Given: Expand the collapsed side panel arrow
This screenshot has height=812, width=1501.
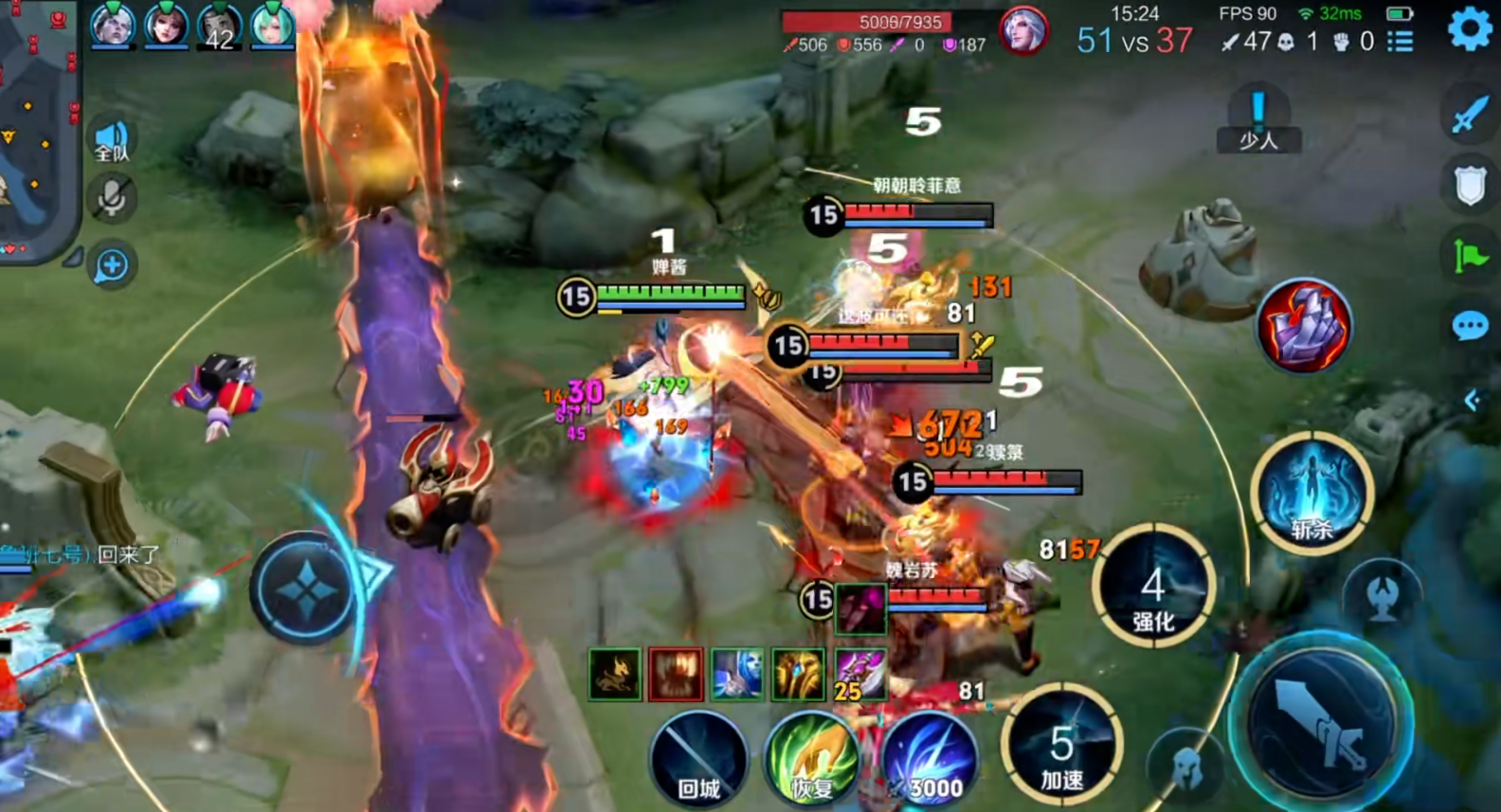Looking at the screenshot, I should 1472,401.
